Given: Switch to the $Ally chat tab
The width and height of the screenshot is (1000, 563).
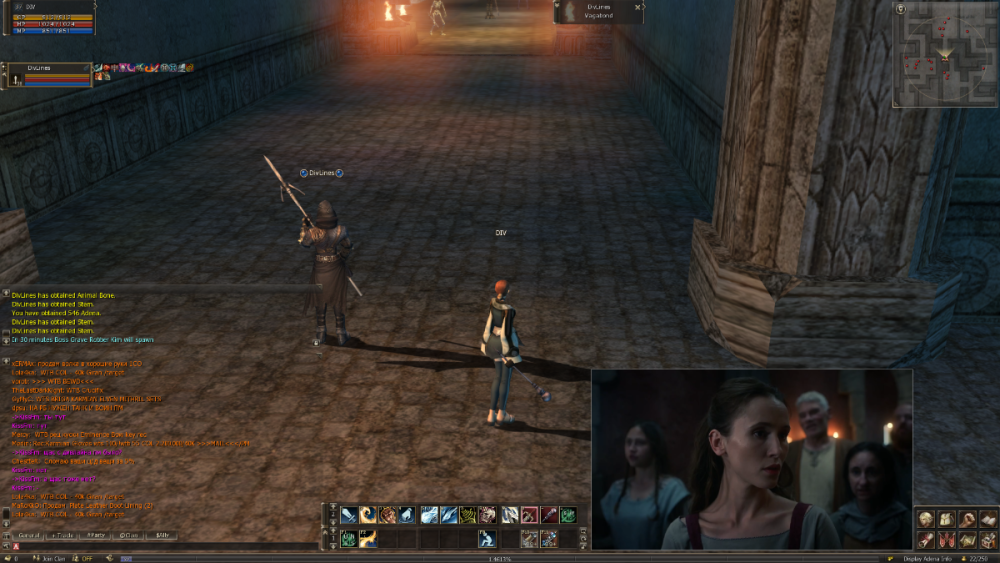Looking at the screenshot, I should pyautogui.click(x=161, y=536).
